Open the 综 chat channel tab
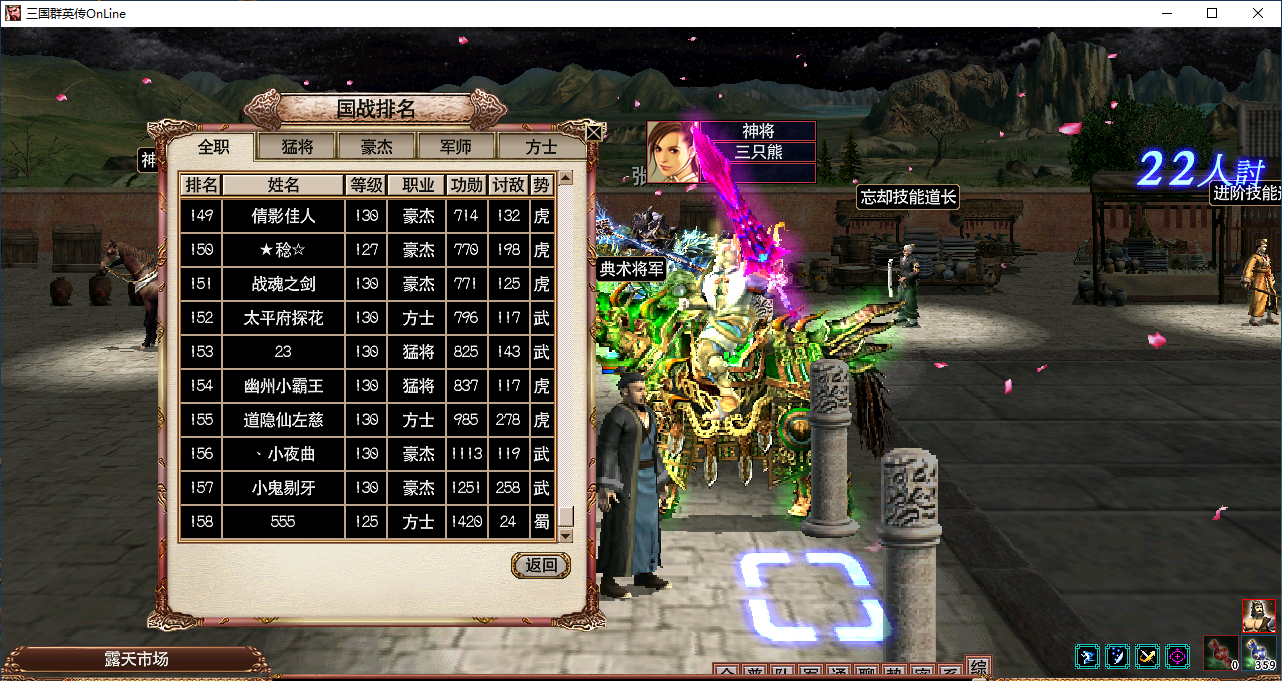This screenshot has width=1282, height=681. (978, 668)
